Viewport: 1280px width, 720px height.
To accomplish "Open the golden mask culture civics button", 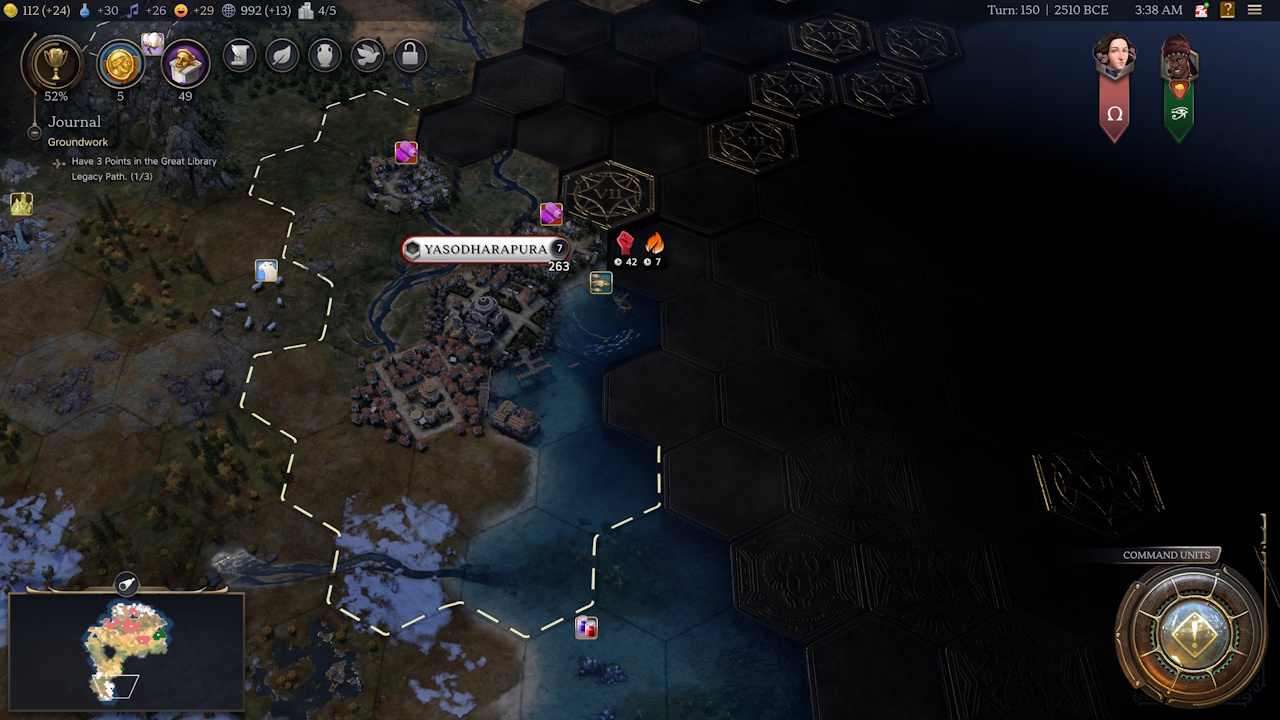I will (x=185, y=65).
